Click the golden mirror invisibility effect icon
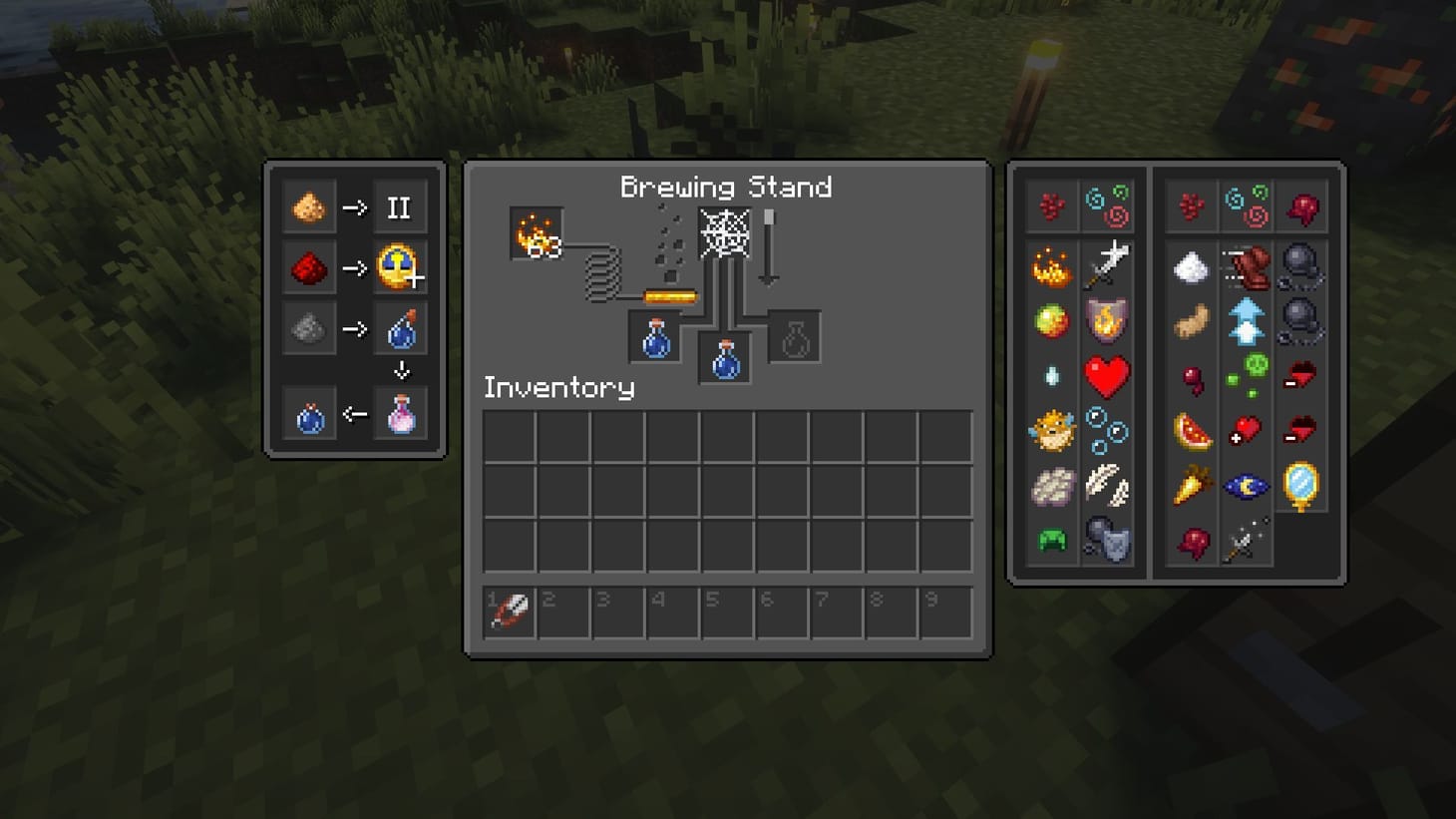 tap(1300, 485)
